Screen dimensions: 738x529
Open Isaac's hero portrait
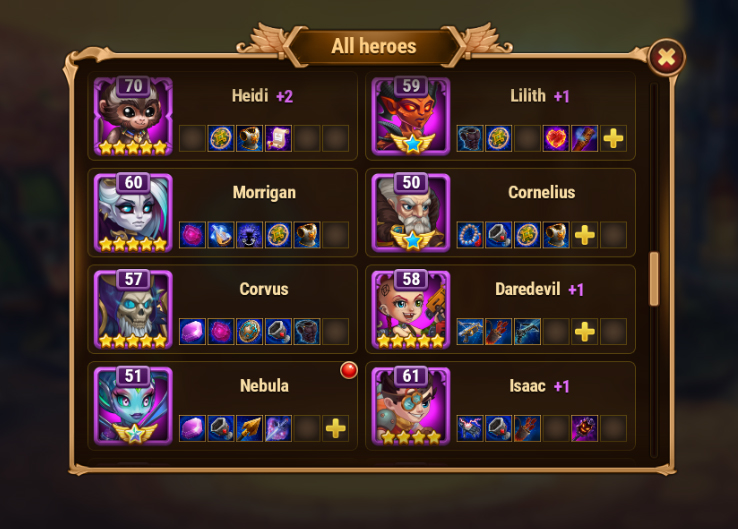pos(411,407)
